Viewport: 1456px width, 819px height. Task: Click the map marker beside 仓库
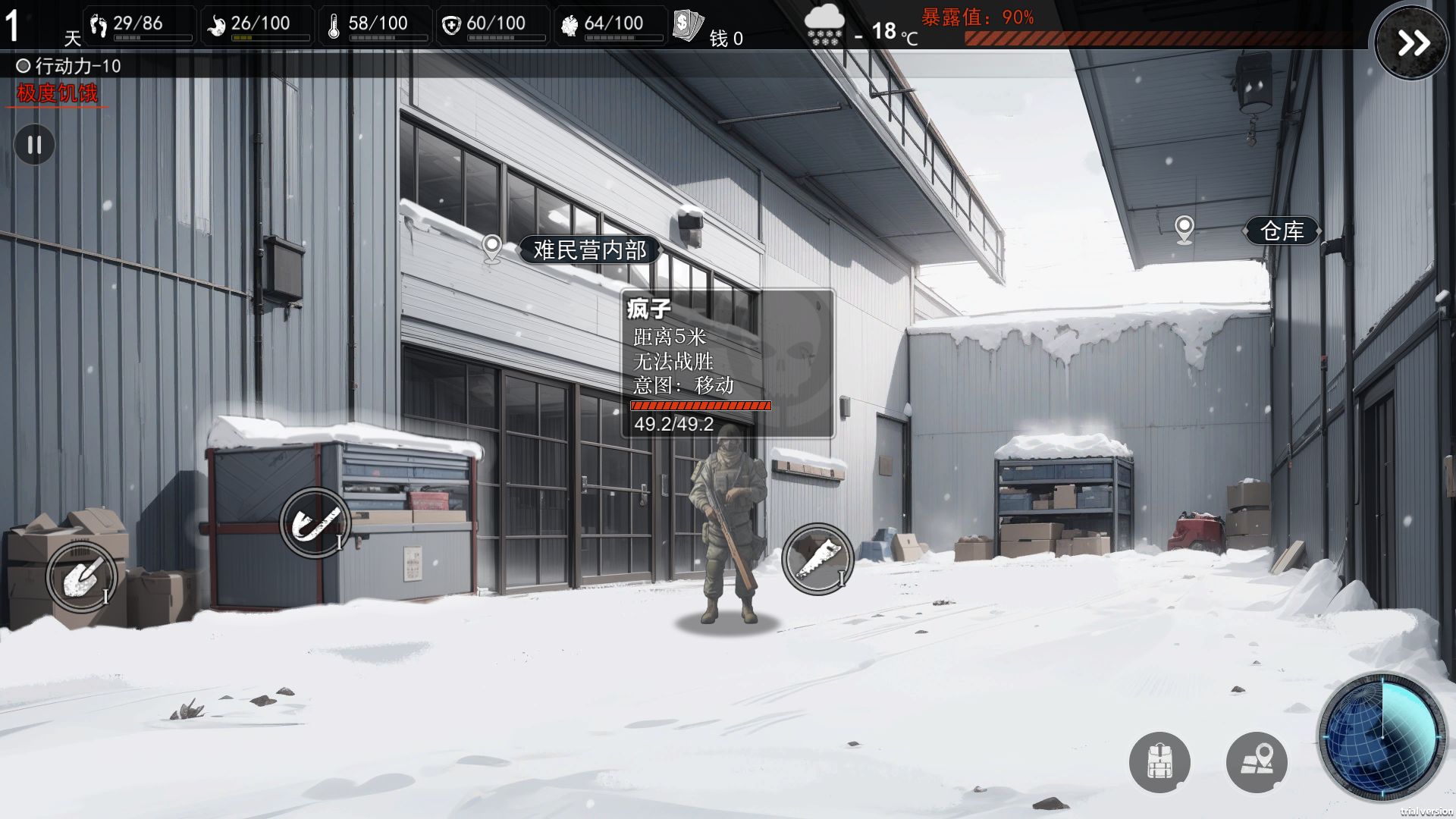tap(1184, 227)
